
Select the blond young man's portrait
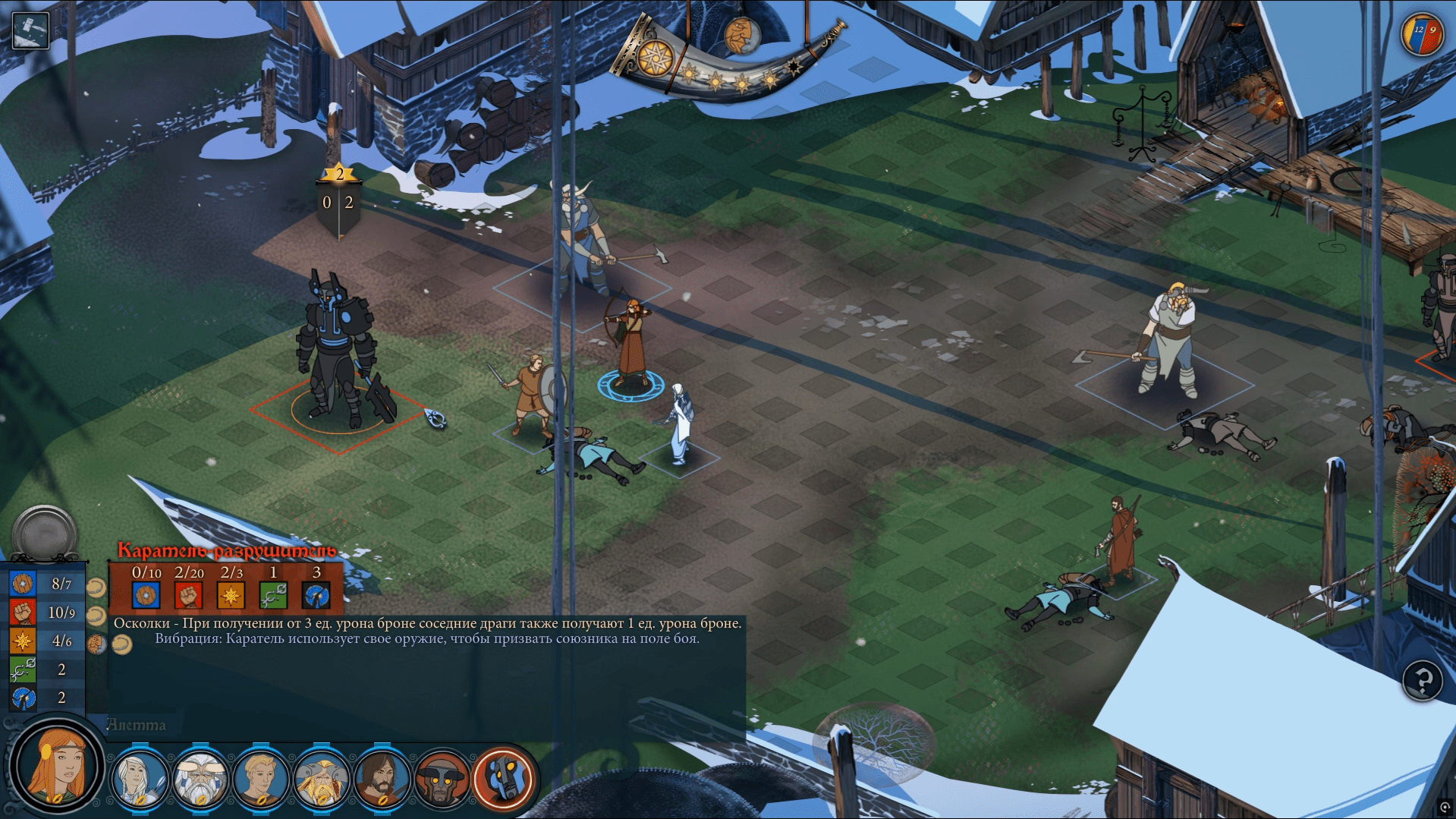click(x=261, y=779)
